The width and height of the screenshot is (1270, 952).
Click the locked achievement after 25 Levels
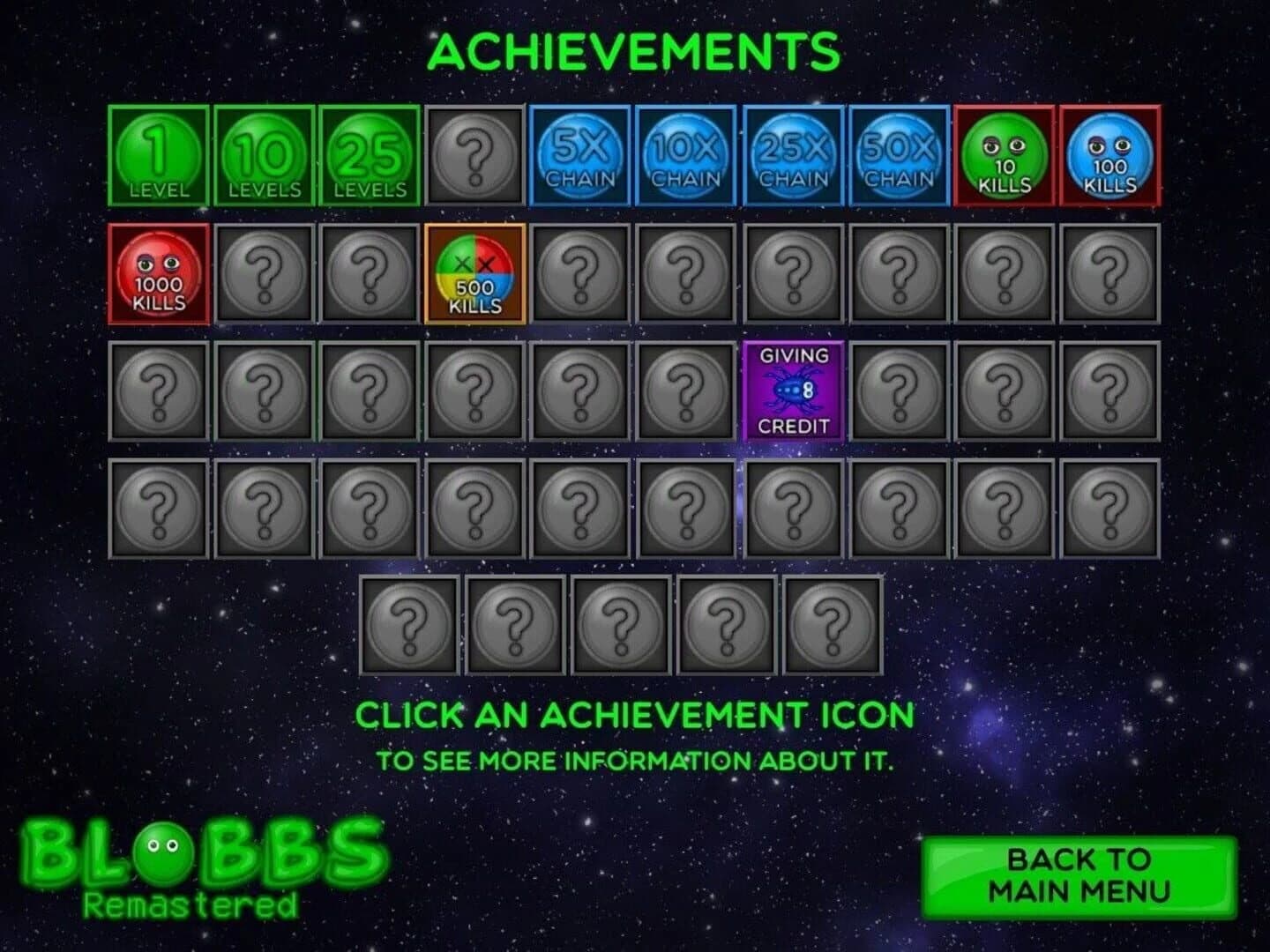coord(474,155)
